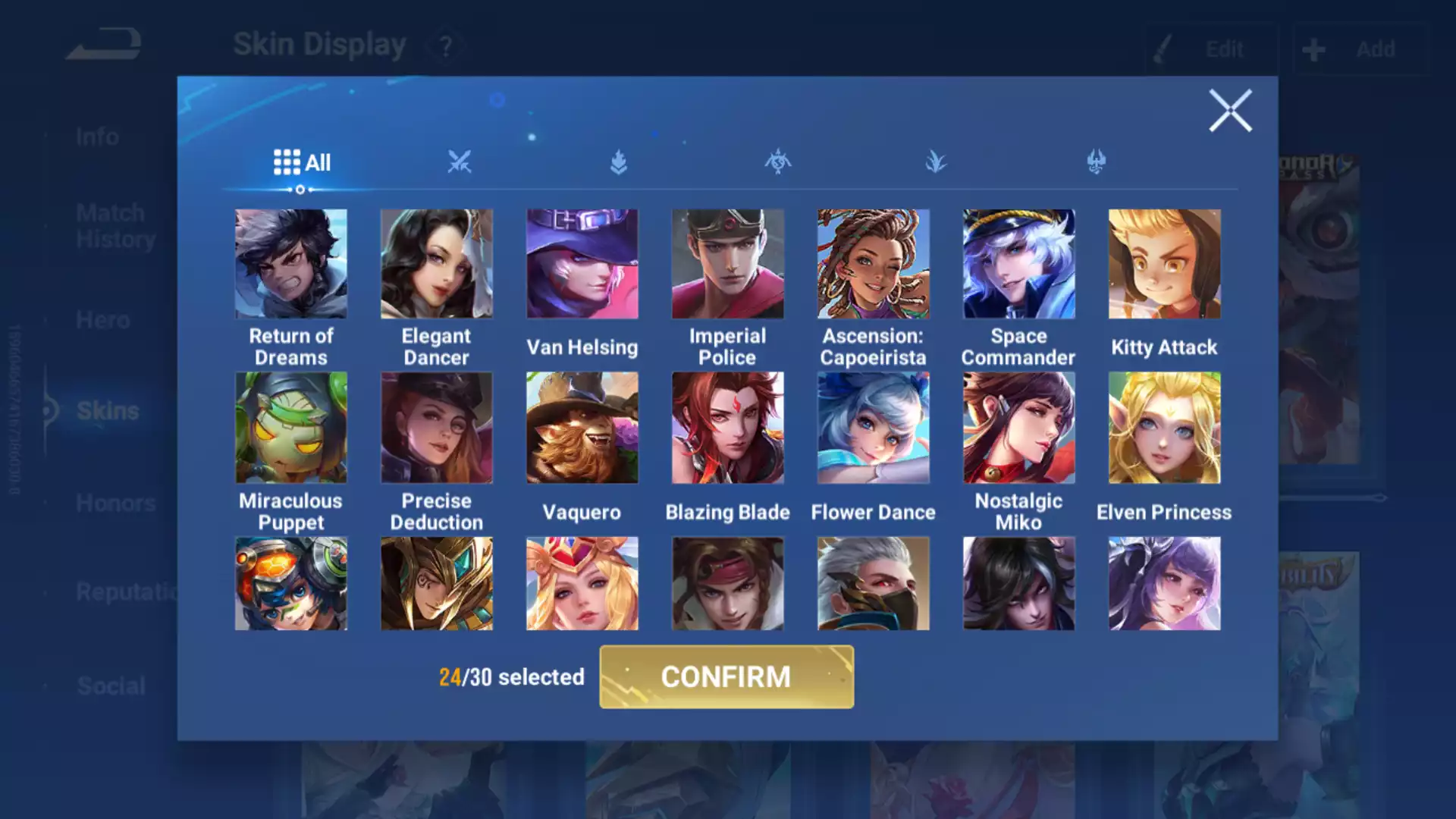The width and height of the screenshot is (1456, 819).
Task: Select the Vaquero skin
Action: pyautogui.click(x=582, y=428)
